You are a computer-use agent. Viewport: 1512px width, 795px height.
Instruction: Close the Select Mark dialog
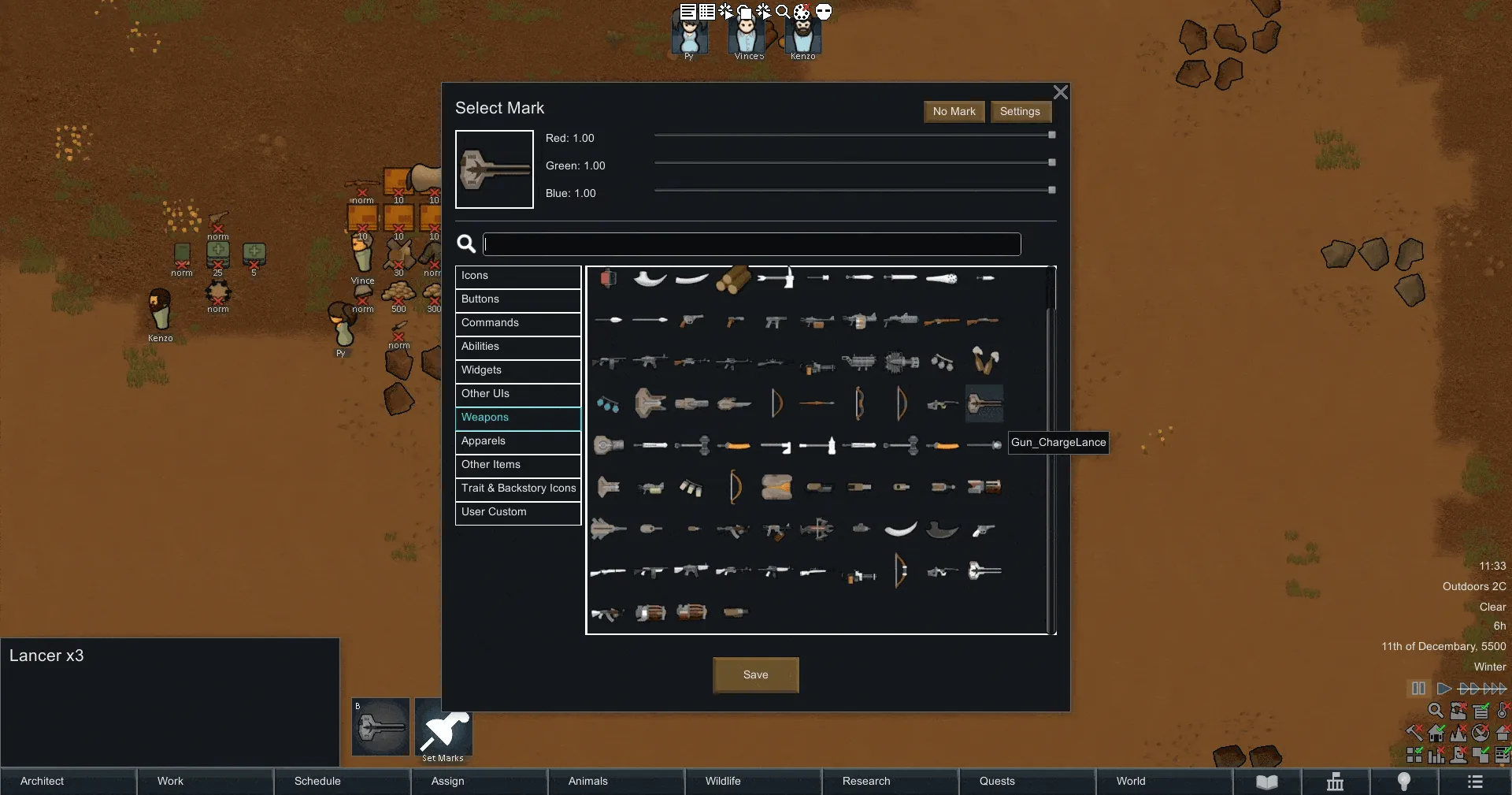pos(1061,93)
